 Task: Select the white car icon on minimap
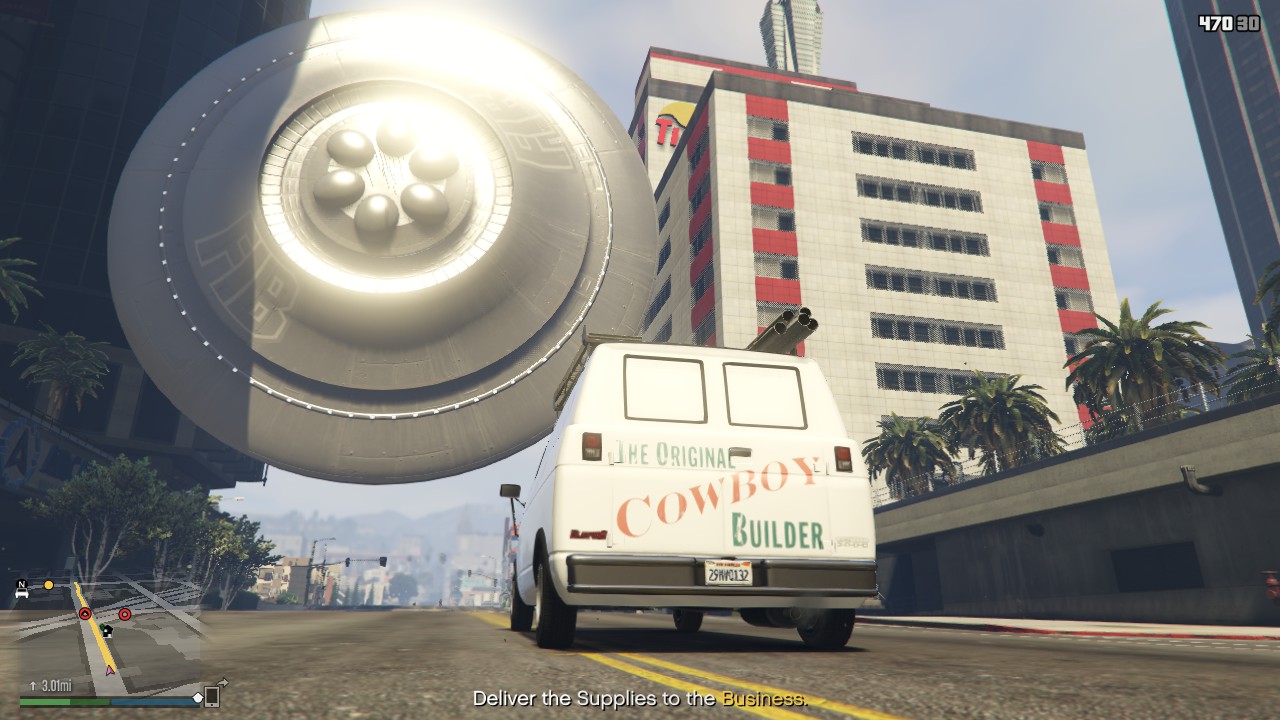click(22, 593)
